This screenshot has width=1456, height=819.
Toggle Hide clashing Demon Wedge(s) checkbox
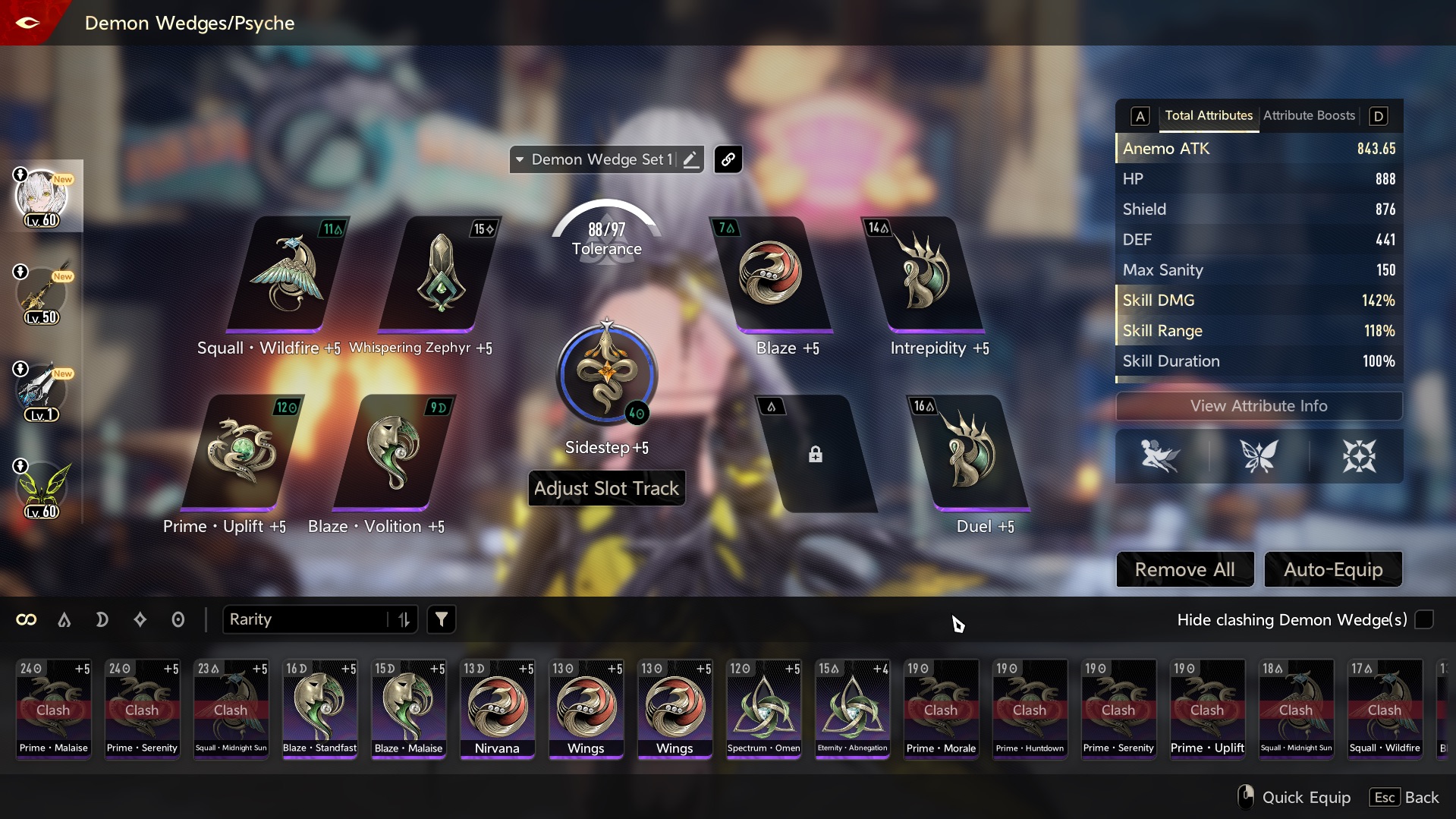tap(1424, 619)
